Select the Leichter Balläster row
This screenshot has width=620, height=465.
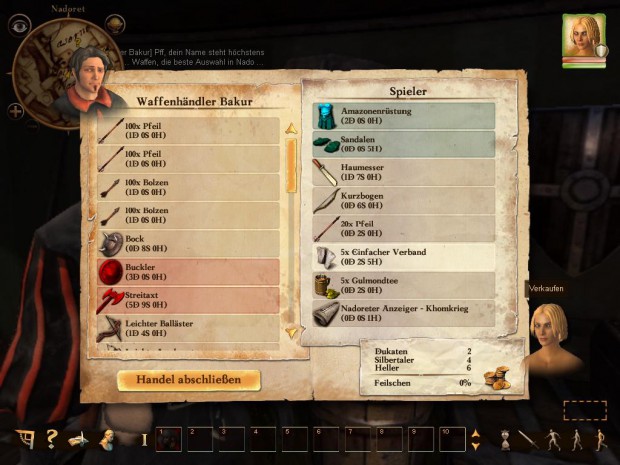click(189, 329)
